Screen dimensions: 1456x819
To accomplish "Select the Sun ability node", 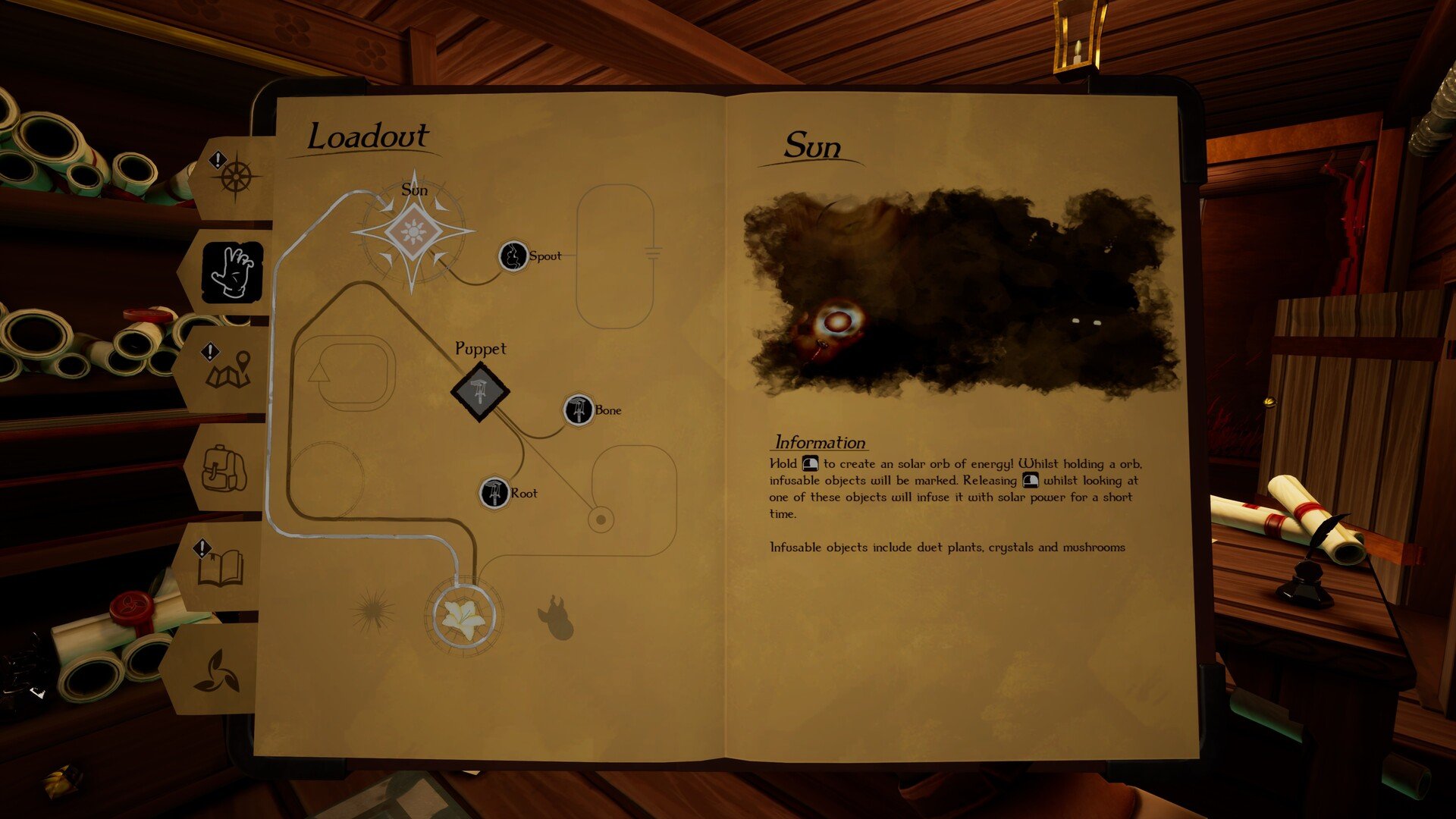I will (x=413, y=231).
